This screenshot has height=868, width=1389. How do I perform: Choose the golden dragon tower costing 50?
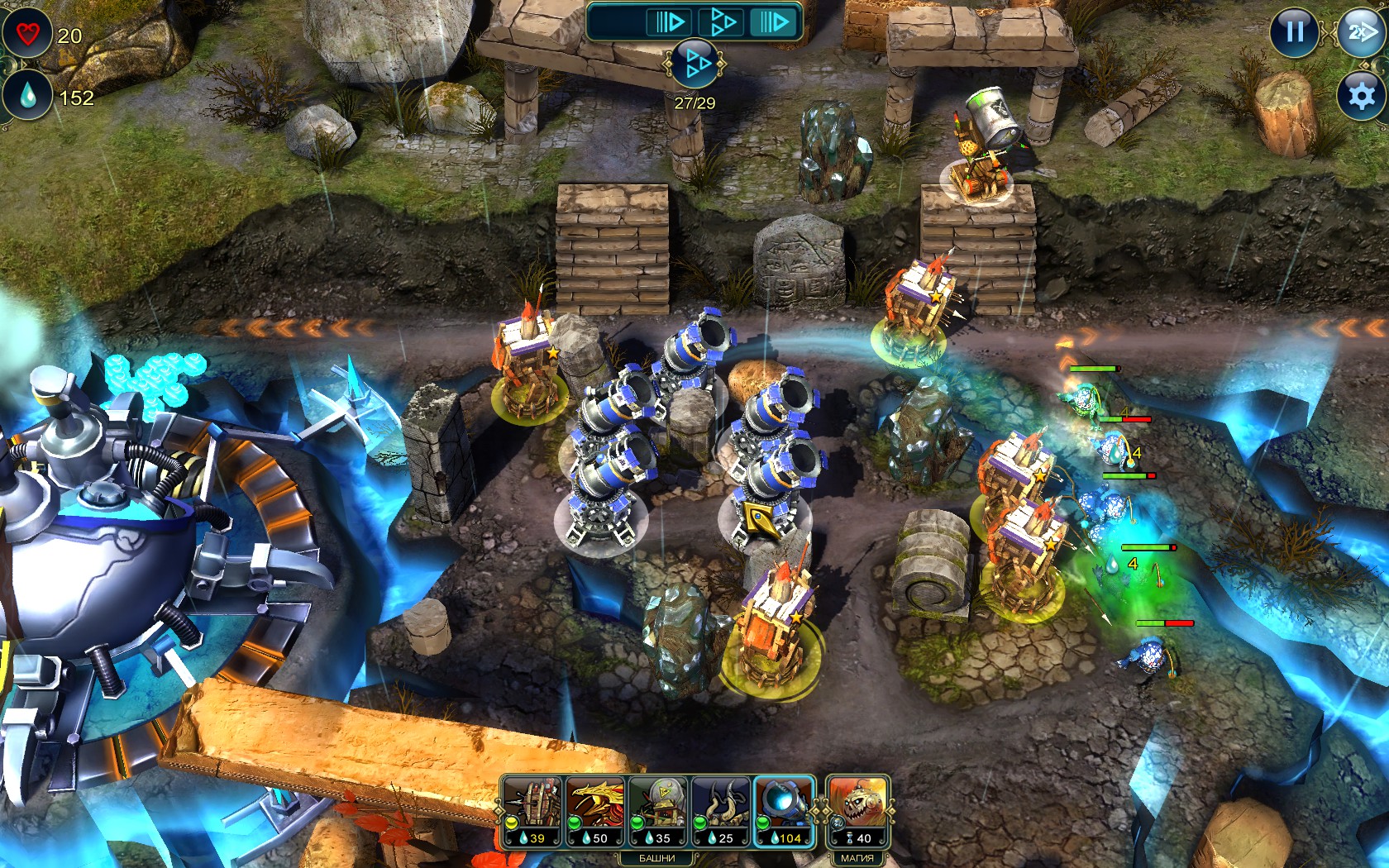click(594, 811)
